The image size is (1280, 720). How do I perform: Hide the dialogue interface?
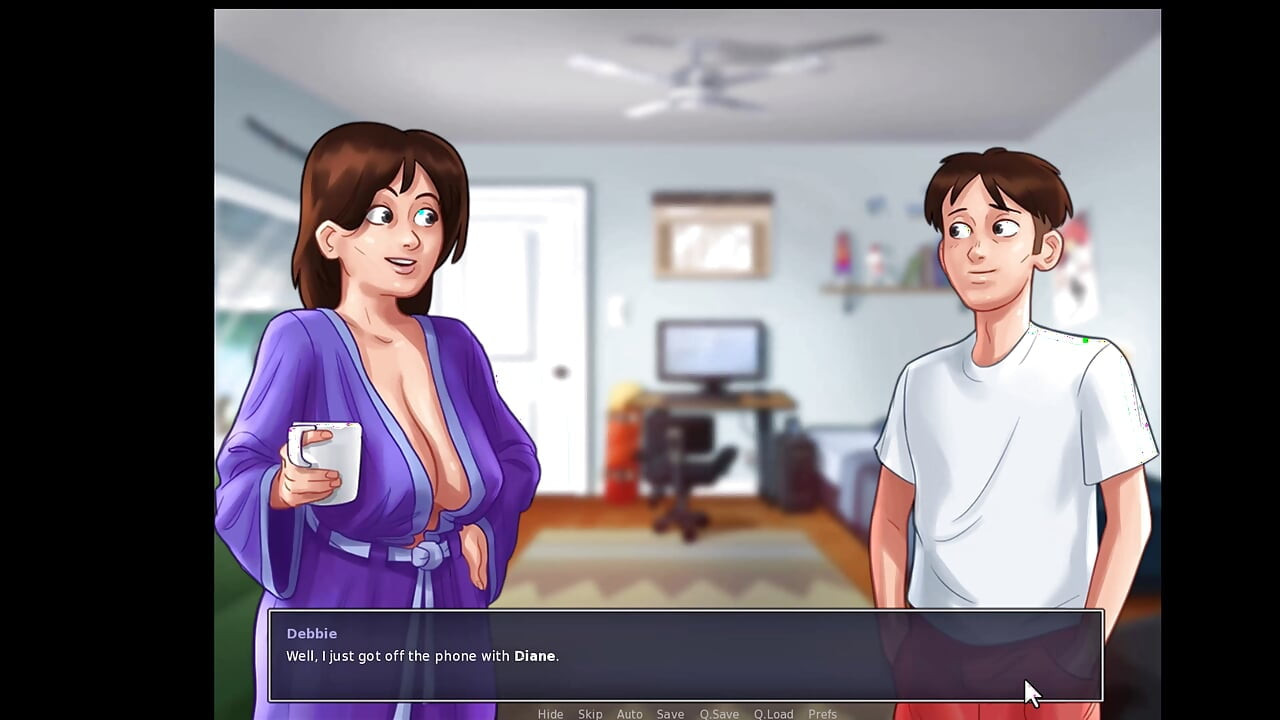click(x=550, y=714)
